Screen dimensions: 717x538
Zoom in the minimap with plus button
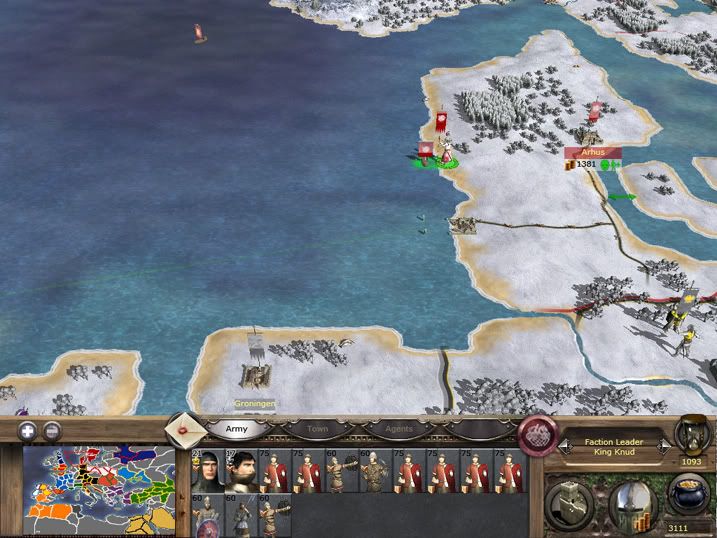pos(29,431)
